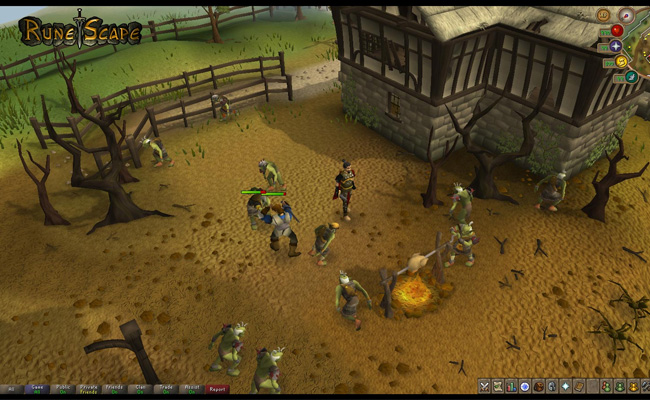Screen dimensions: 650x400
Task: Open the prayer star tab
Action: point(565,386)
